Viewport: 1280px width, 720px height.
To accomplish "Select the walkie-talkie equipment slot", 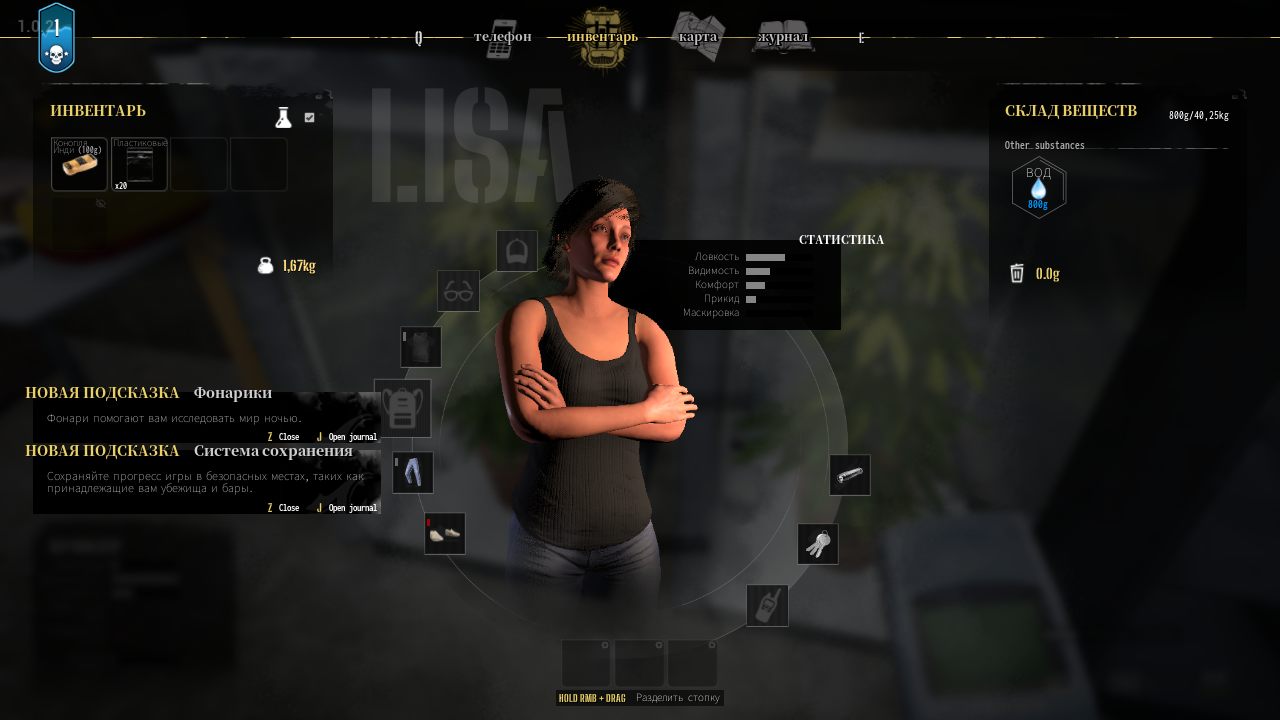I will (x=767, y=605).
